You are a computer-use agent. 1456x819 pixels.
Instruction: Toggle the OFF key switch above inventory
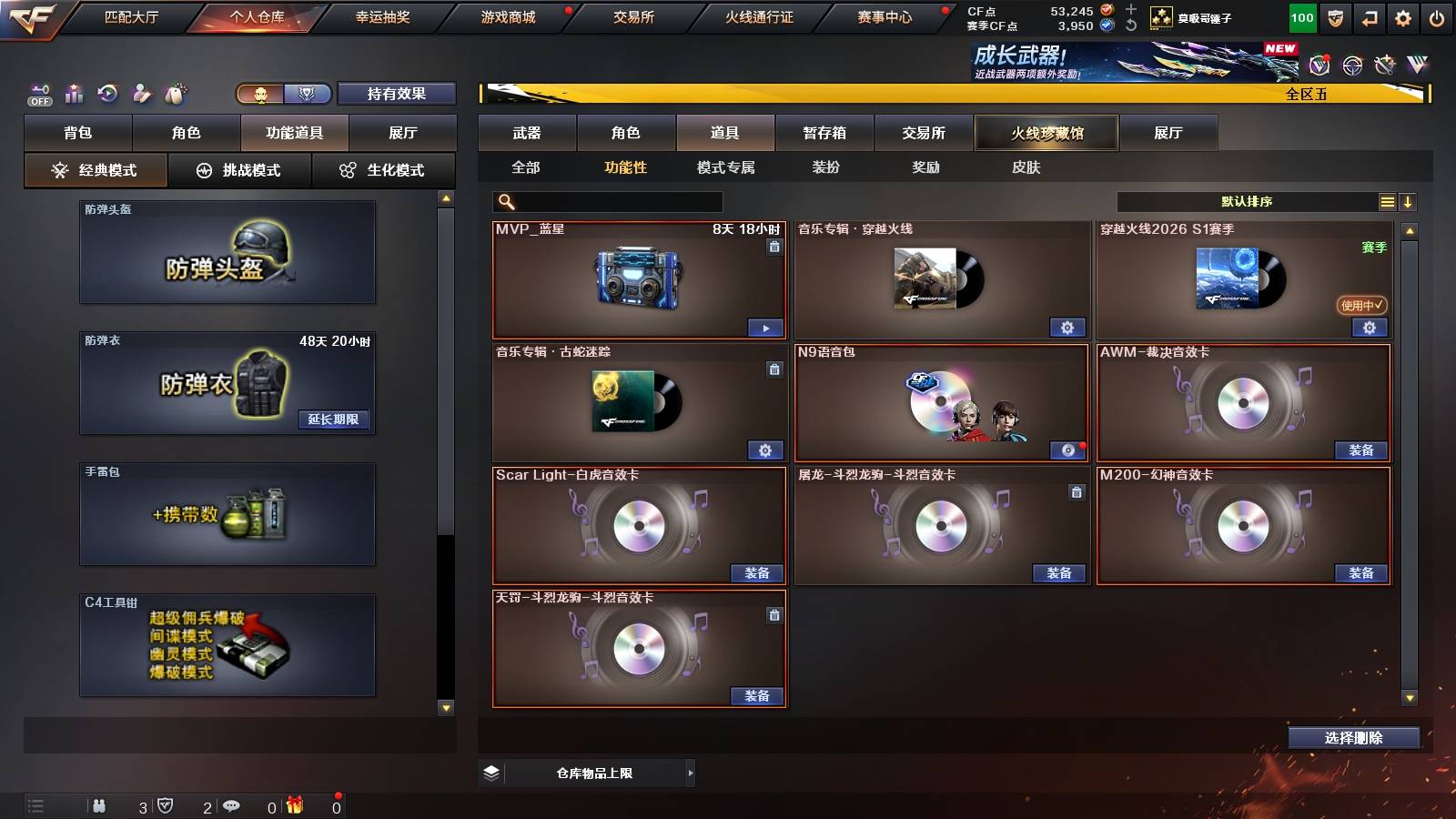click(39, 92)
